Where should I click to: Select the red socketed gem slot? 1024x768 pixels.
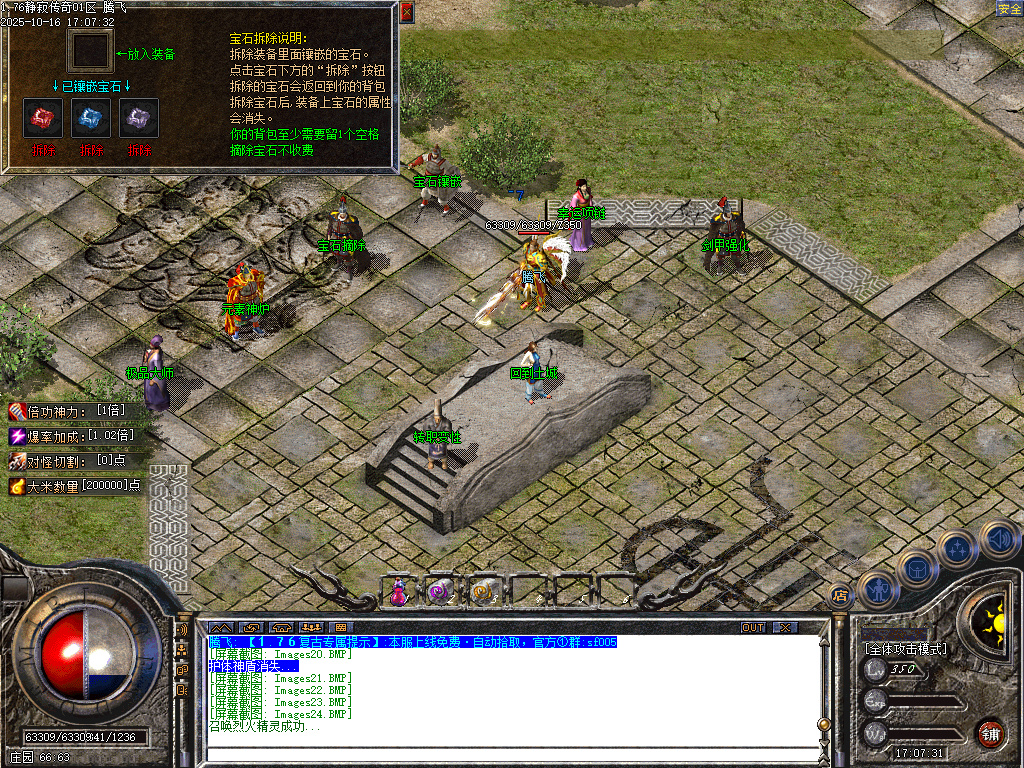43,118
